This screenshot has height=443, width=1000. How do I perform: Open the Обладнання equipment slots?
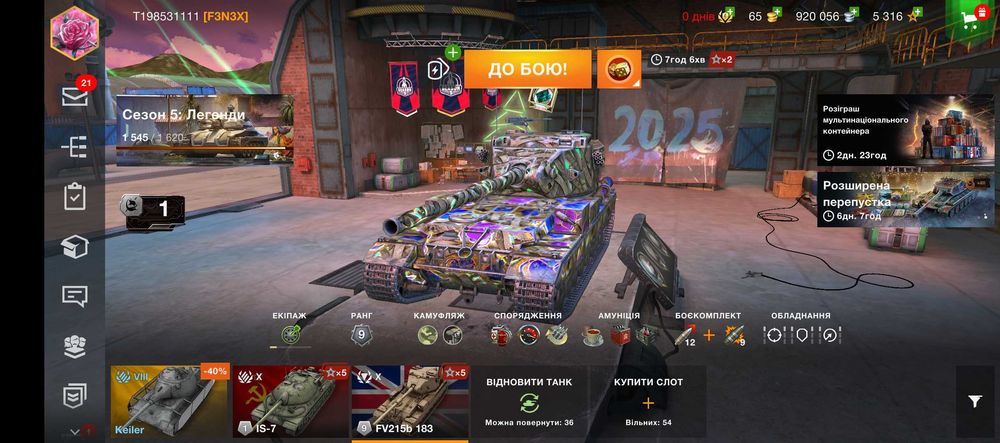[x=801, y=336]
